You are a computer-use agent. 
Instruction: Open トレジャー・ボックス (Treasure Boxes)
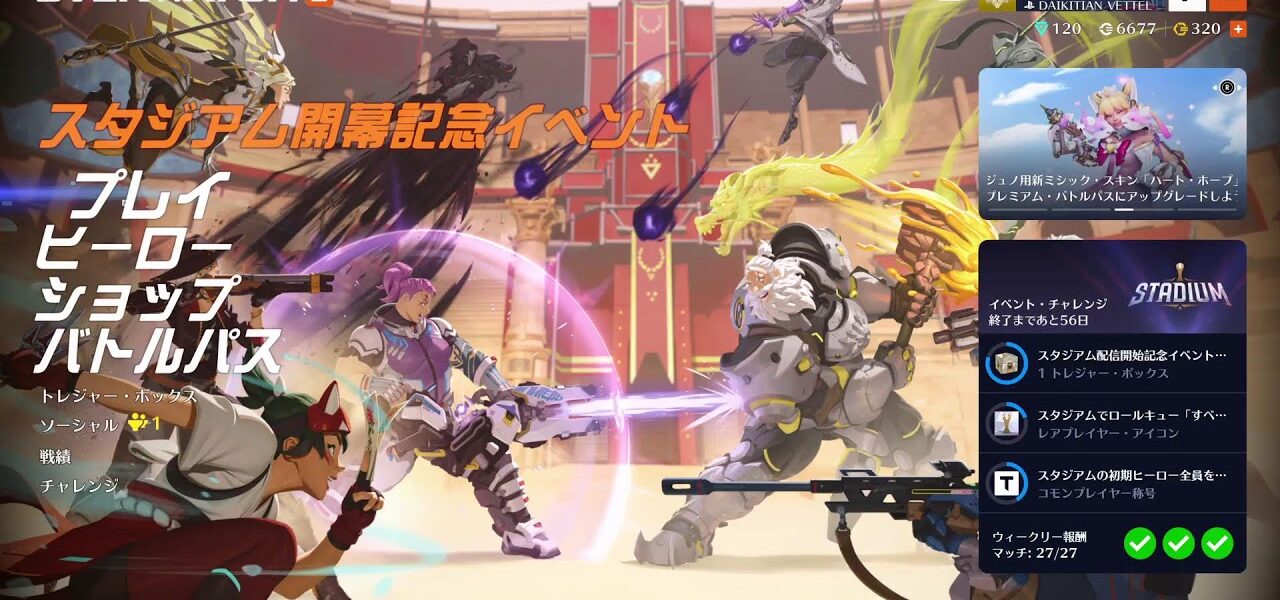coord(118,396)
